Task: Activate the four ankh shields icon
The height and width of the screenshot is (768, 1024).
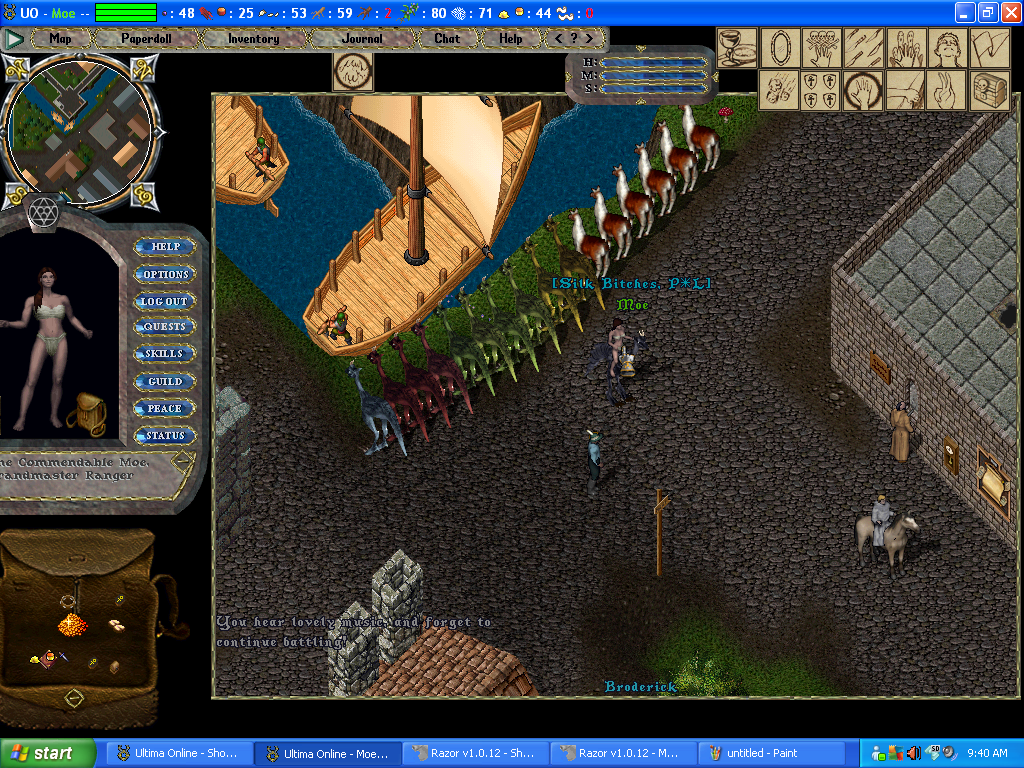Action: pos(822,90)
